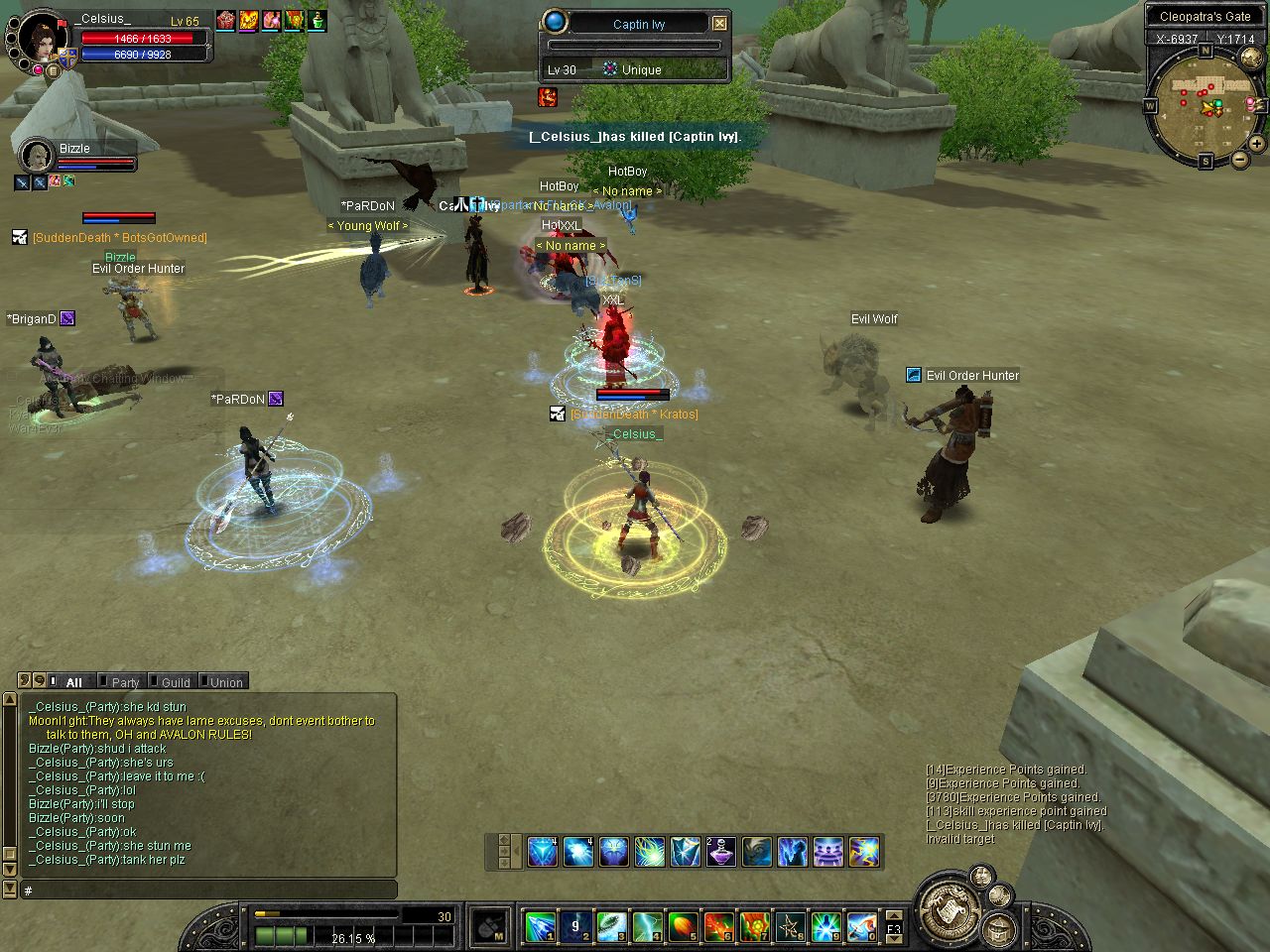
Task: Zoom in the minimap with plus button
Action: coord(1256,144)
